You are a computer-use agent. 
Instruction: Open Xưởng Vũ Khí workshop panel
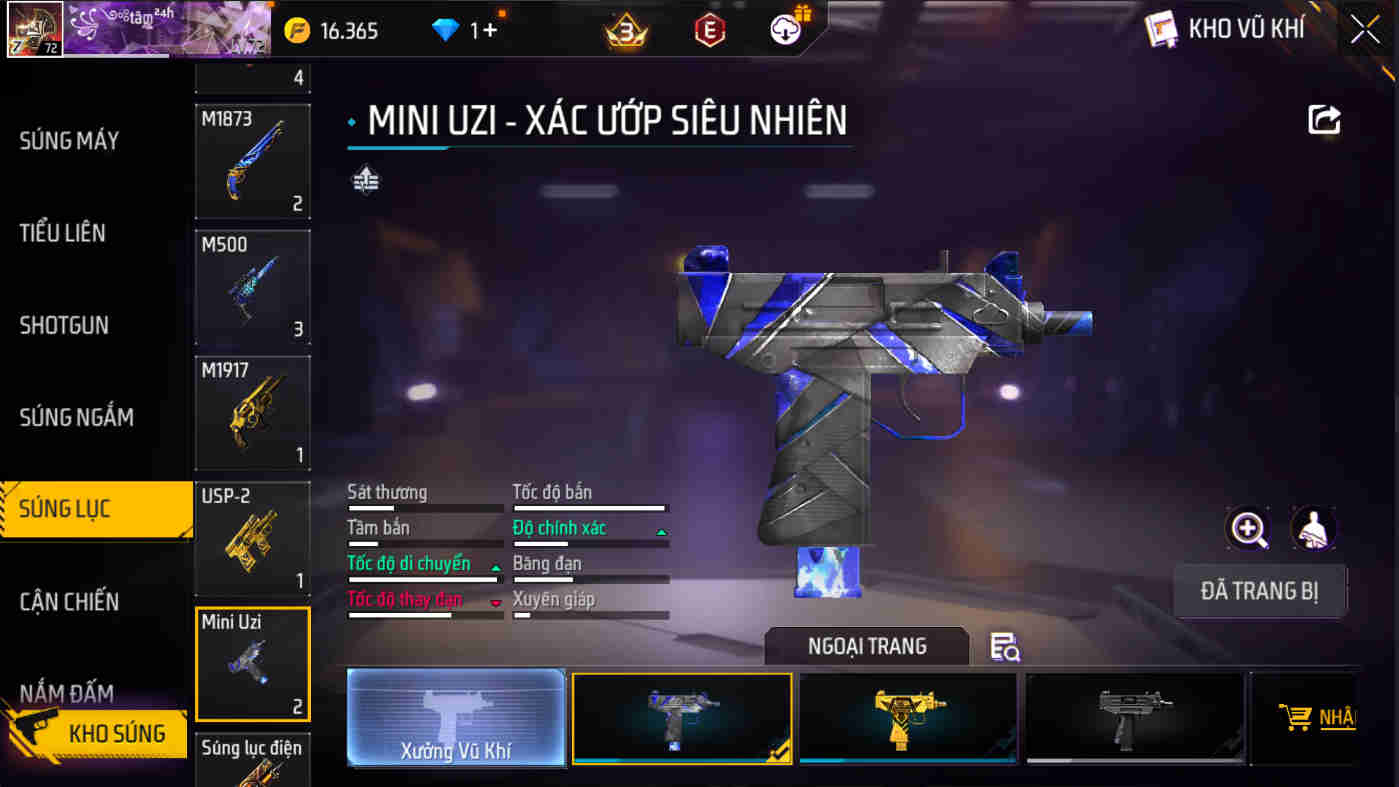click(456, 718)
